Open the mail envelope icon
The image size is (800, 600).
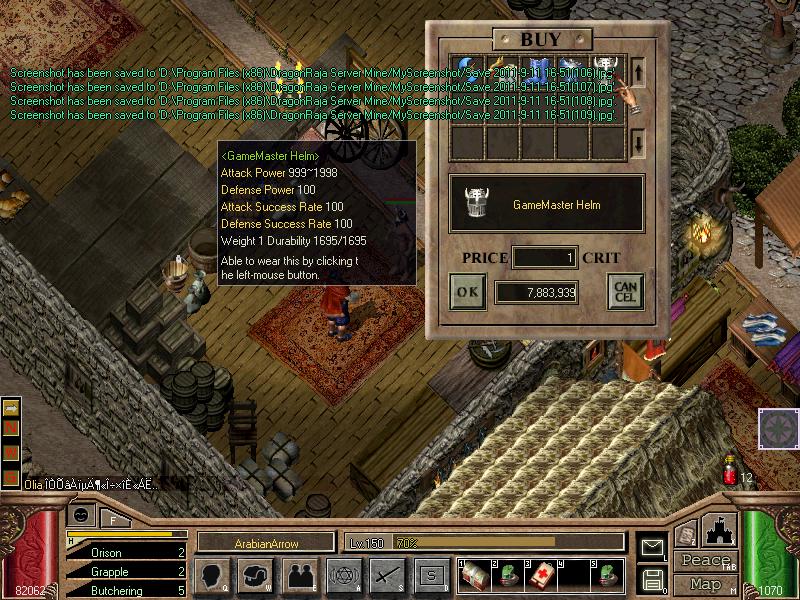coord(652,546)
